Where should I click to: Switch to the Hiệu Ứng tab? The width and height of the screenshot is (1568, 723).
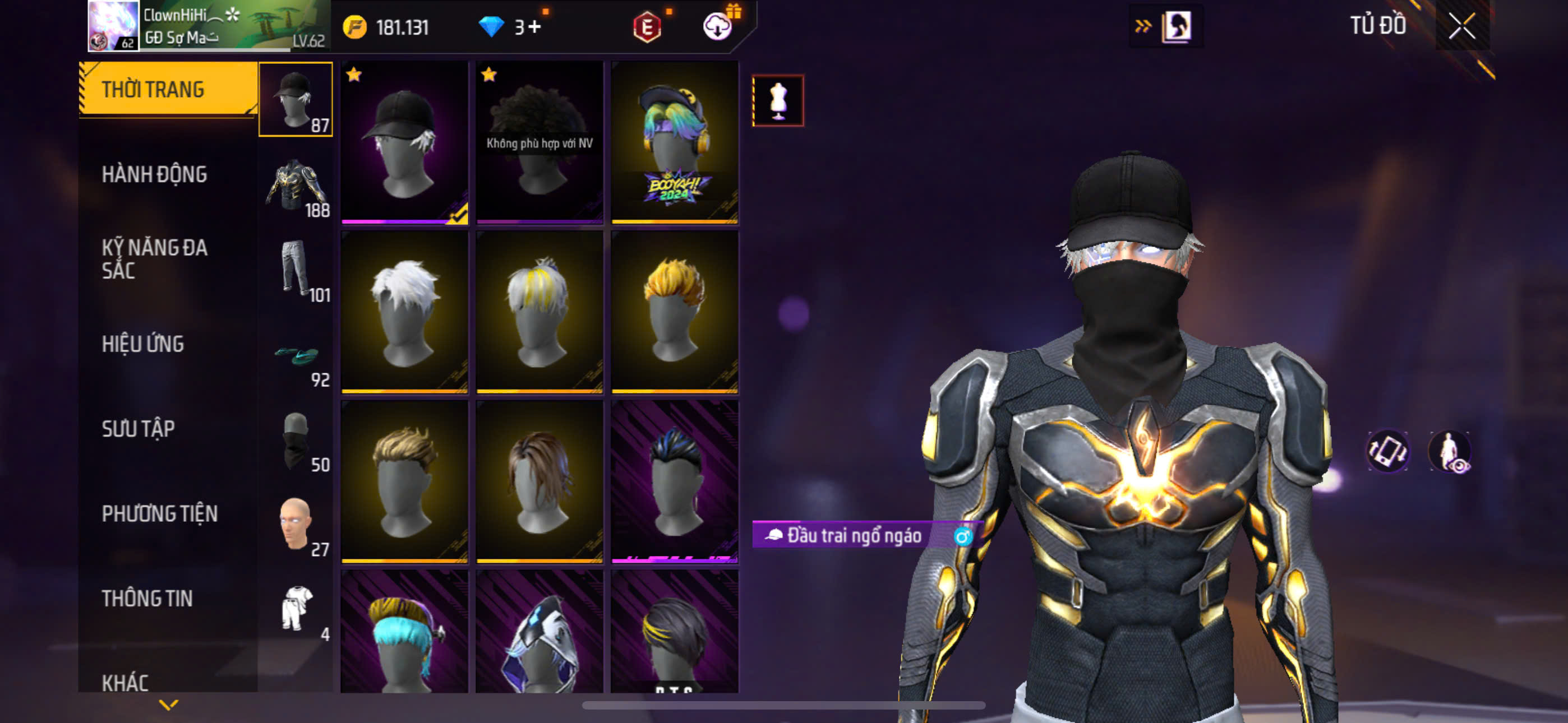(142, 344)
